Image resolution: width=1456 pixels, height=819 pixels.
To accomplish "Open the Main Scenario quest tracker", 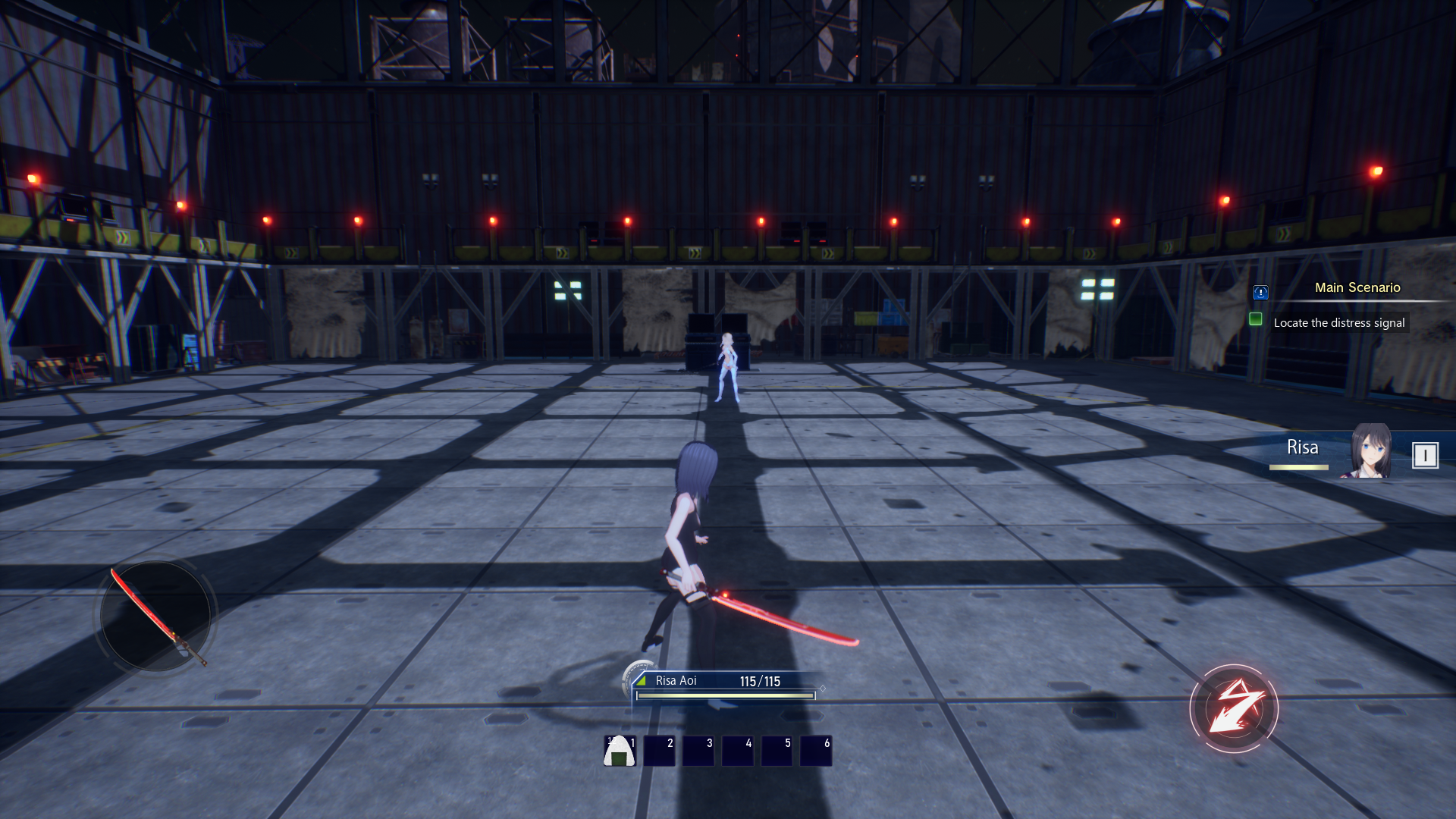I will point(1357,287).
